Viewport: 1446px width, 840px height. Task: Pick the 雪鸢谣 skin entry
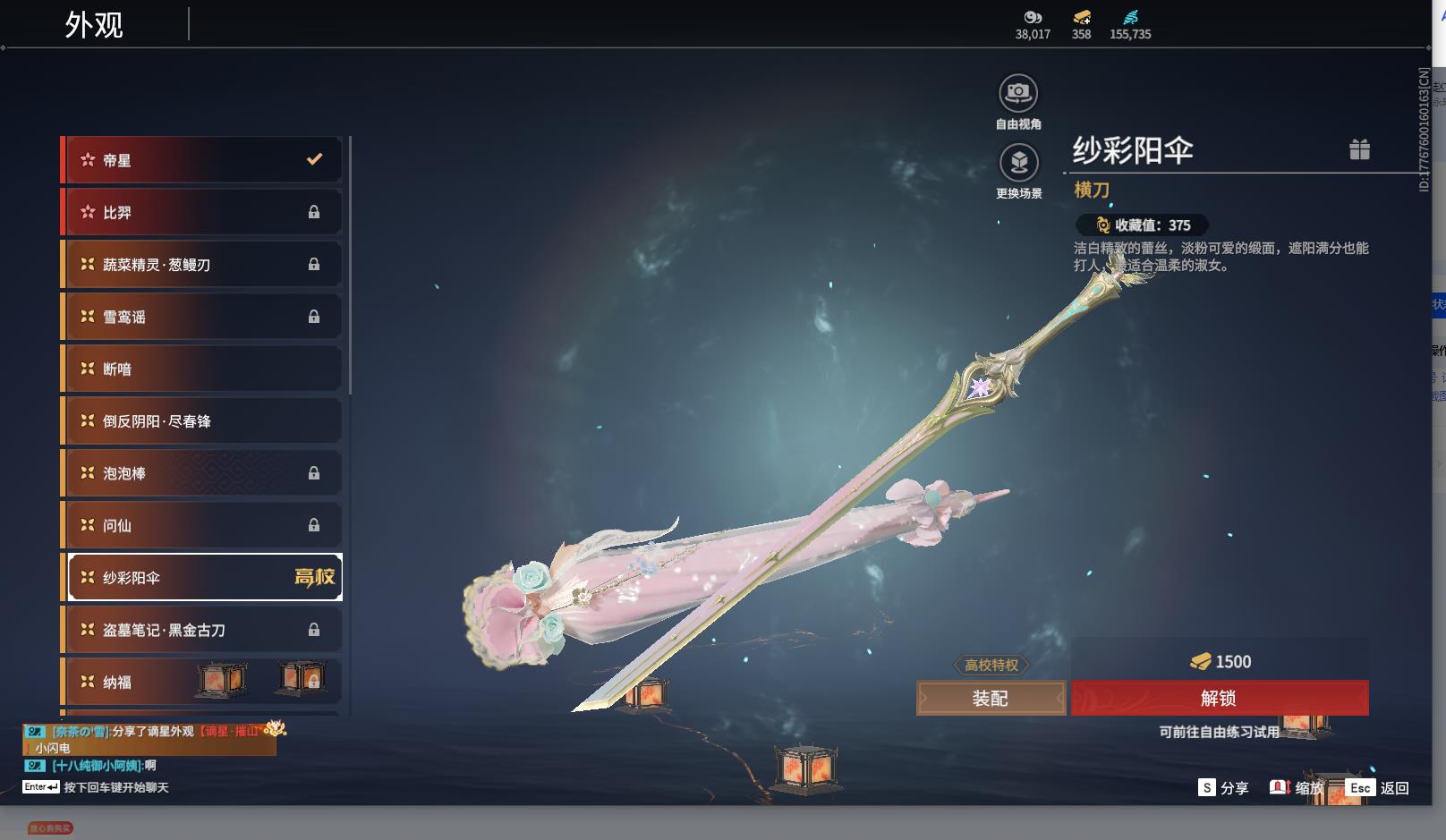(201, 317)
